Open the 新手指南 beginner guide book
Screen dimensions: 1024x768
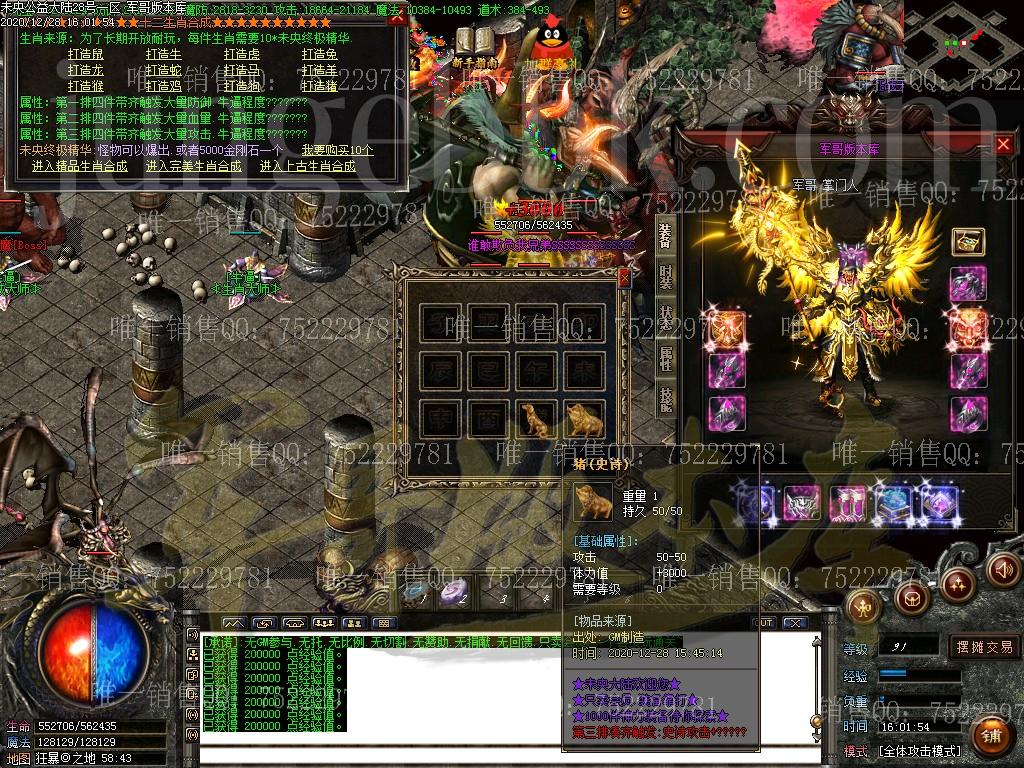(x=477, y=43)
